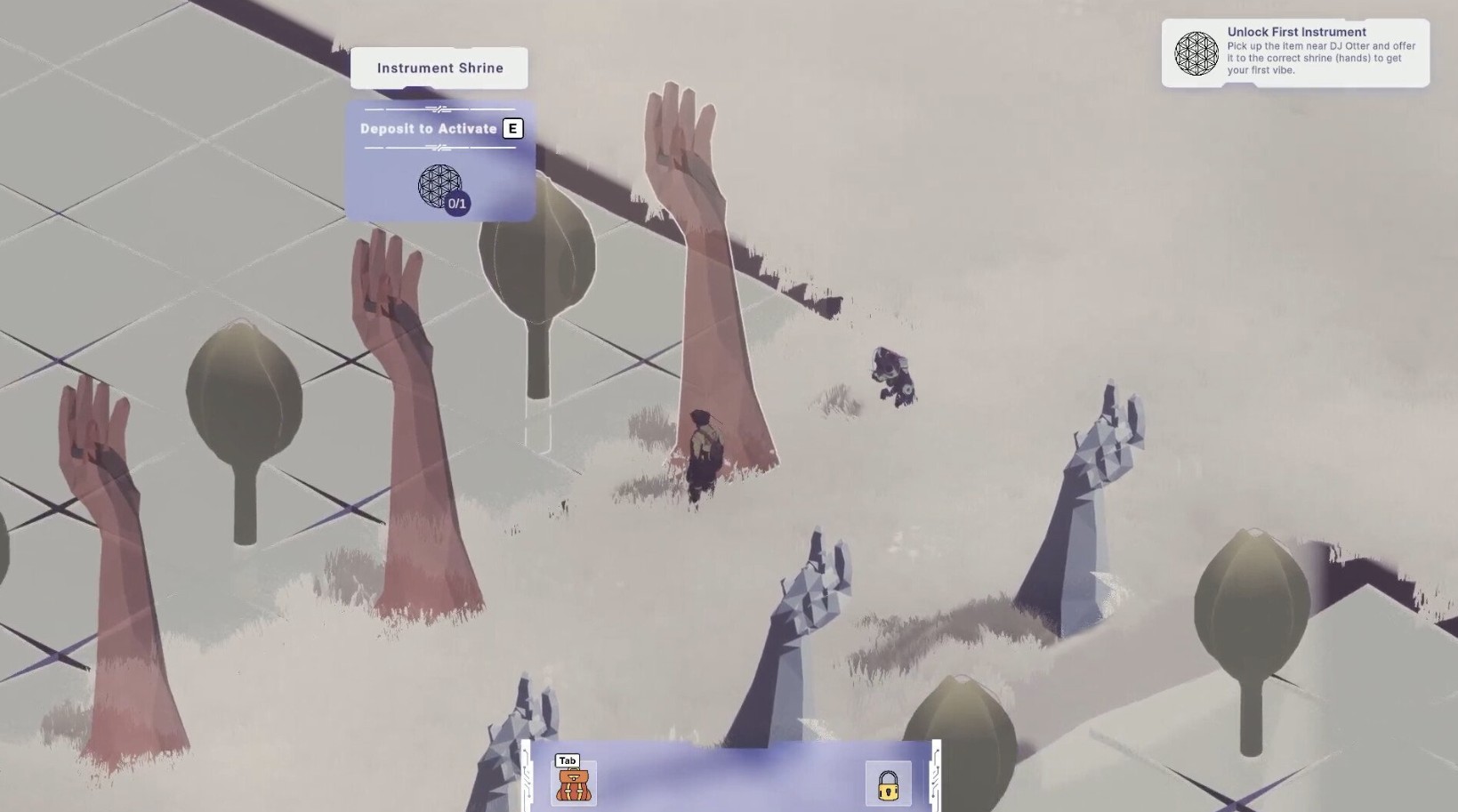This screenshot has height=812, width=1458.
Task: Select the locked padlock slot
Action: 889,786
